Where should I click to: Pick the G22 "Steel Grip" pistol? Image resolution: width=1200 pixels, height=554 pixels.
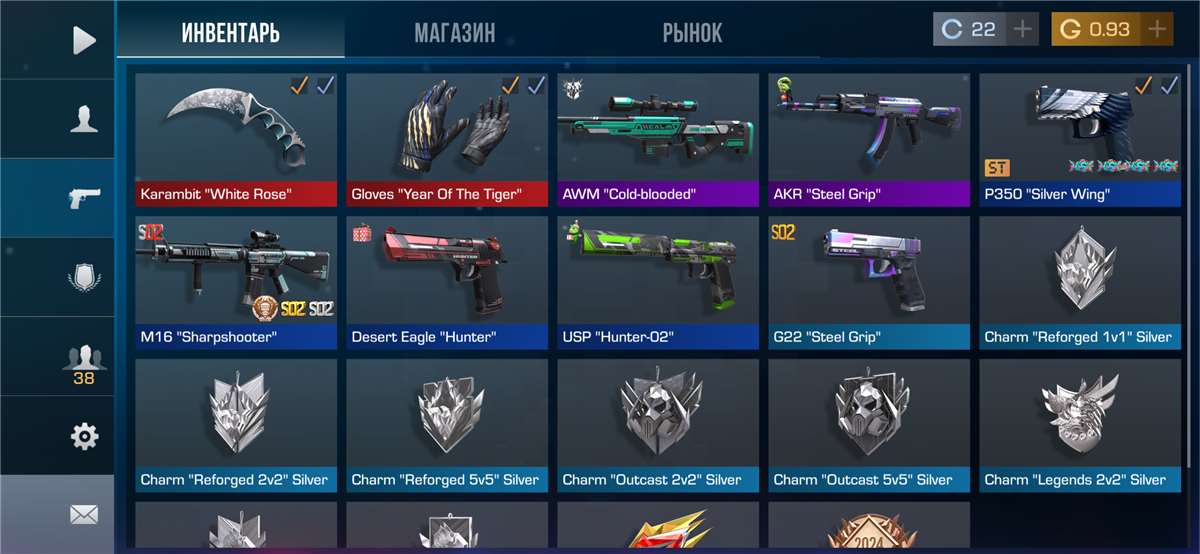tap(869, 282)
